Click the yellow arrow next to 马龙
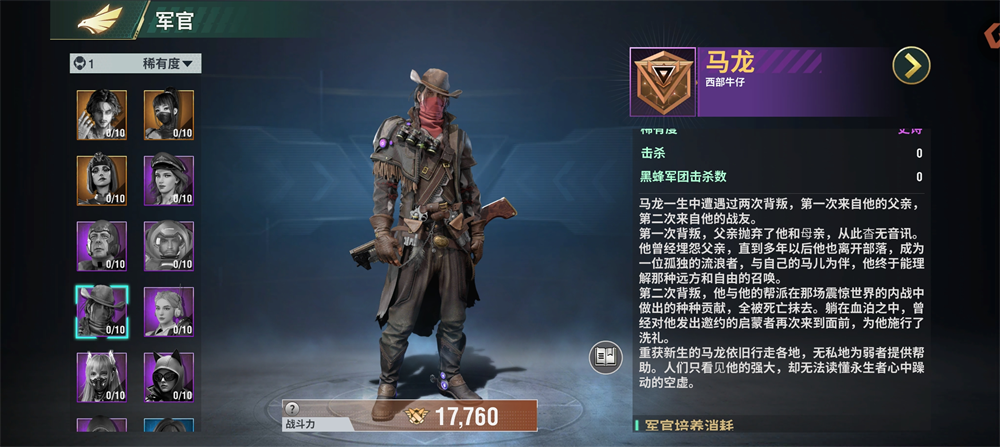The image size is (1000, 447). click(911, 66)
